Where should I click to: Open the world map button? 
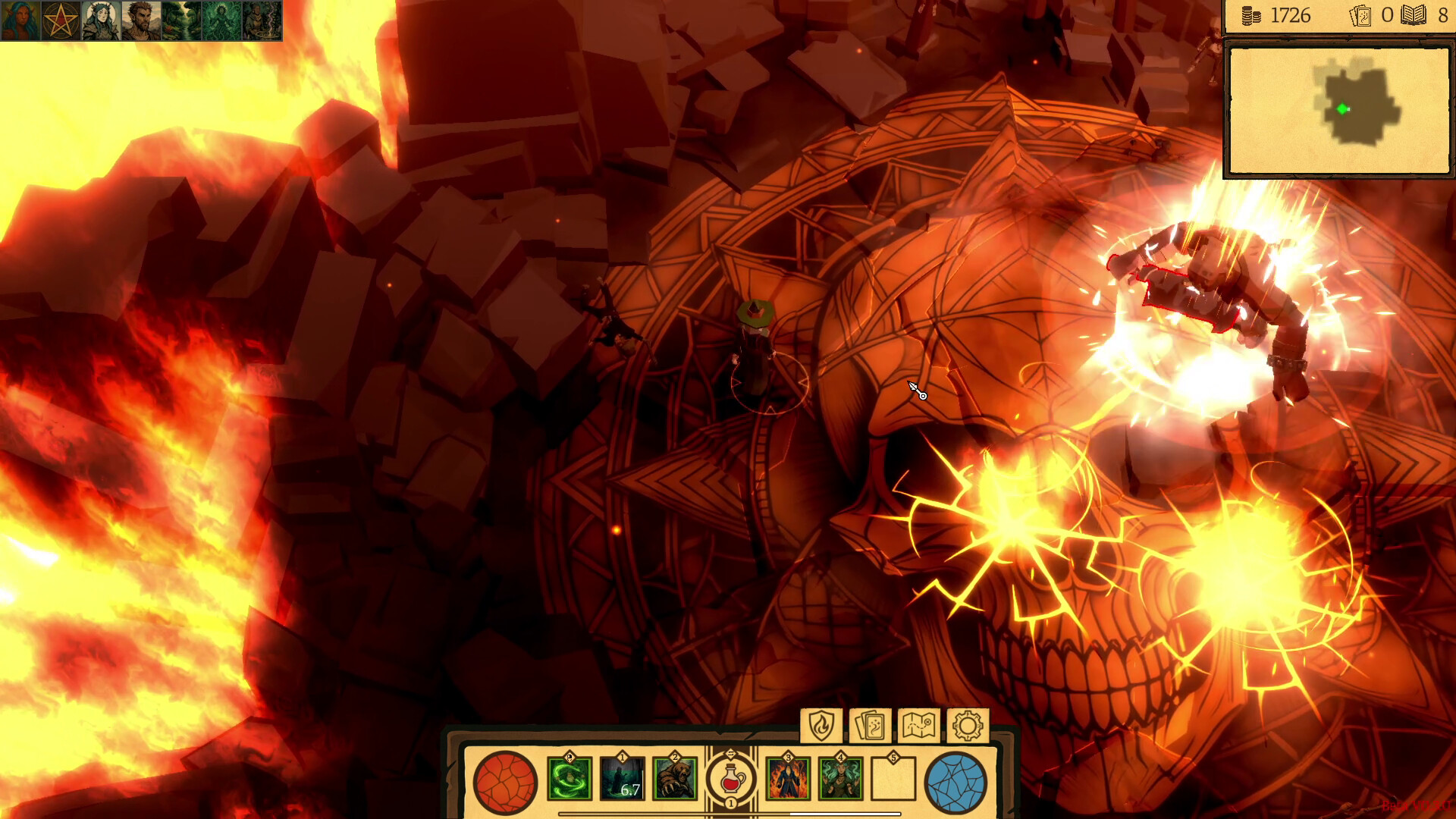point(918,726)
